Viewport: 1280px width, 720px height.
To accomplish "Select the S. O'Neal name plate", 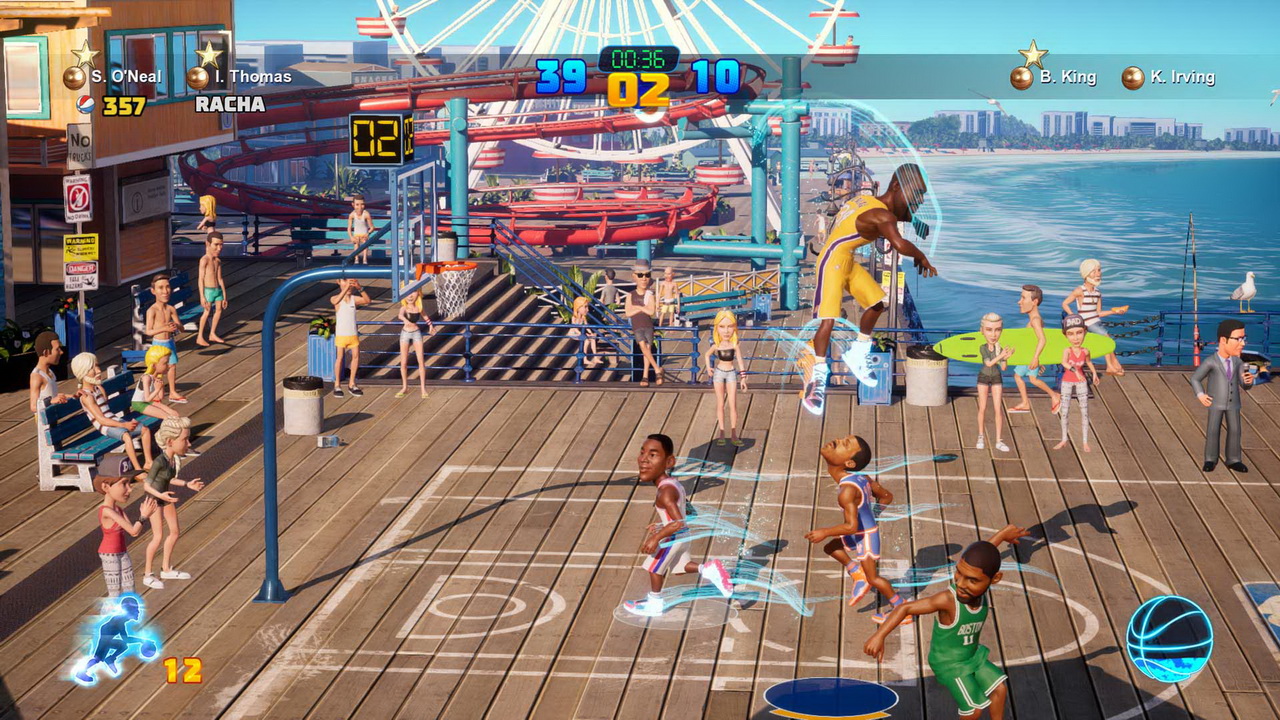I will click(x=124, y=75).
